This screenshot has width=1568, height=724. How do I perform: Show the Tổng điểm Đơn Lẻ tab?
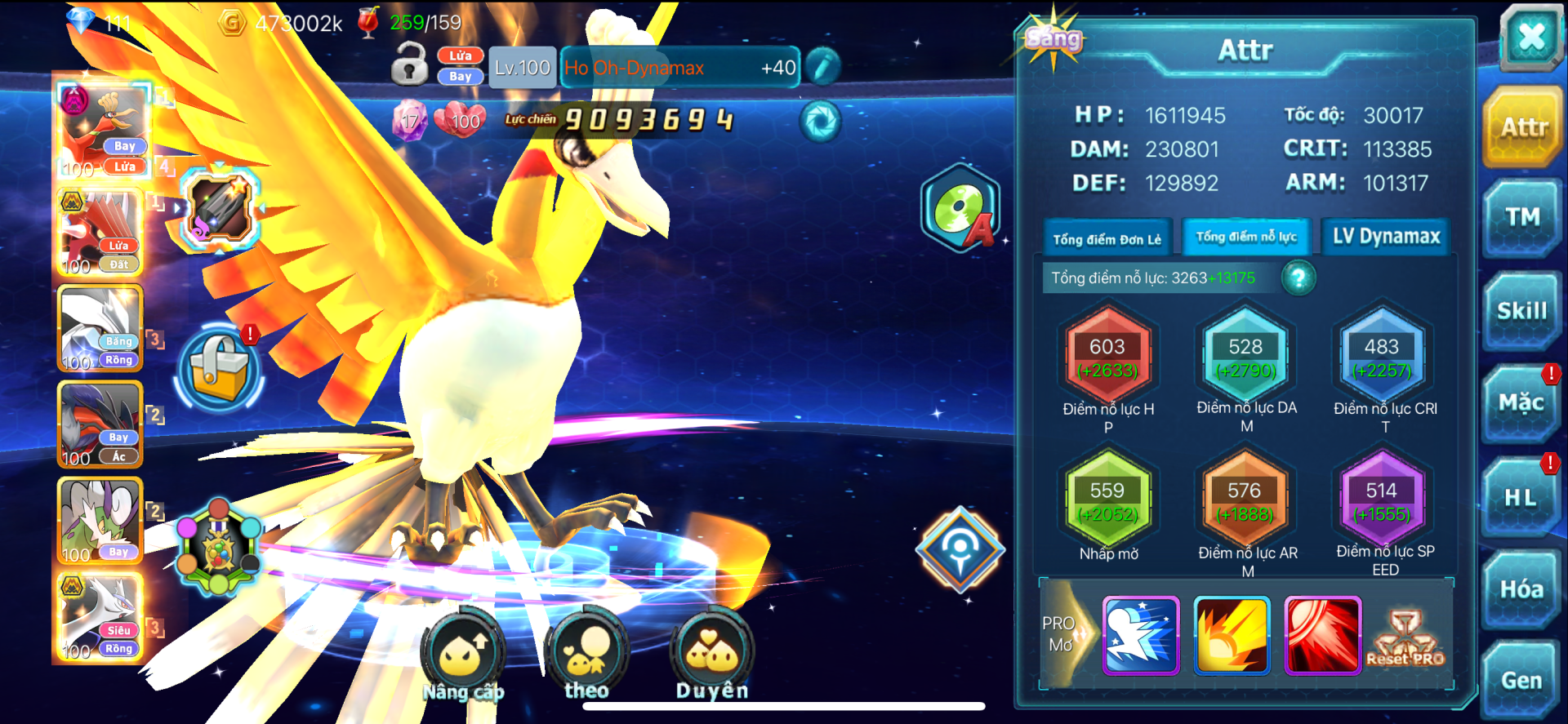pos(1107,239)
